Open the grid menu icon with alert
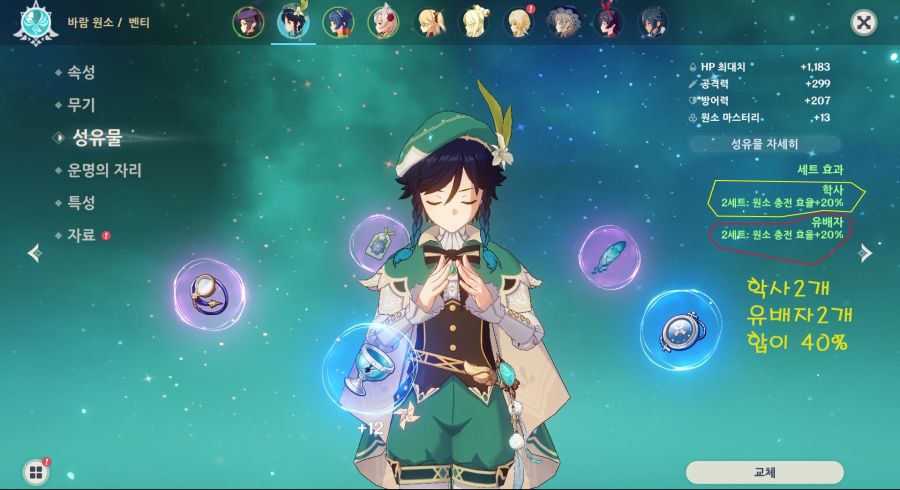Screen dimensions: 900x490 (x=37, y=470)
